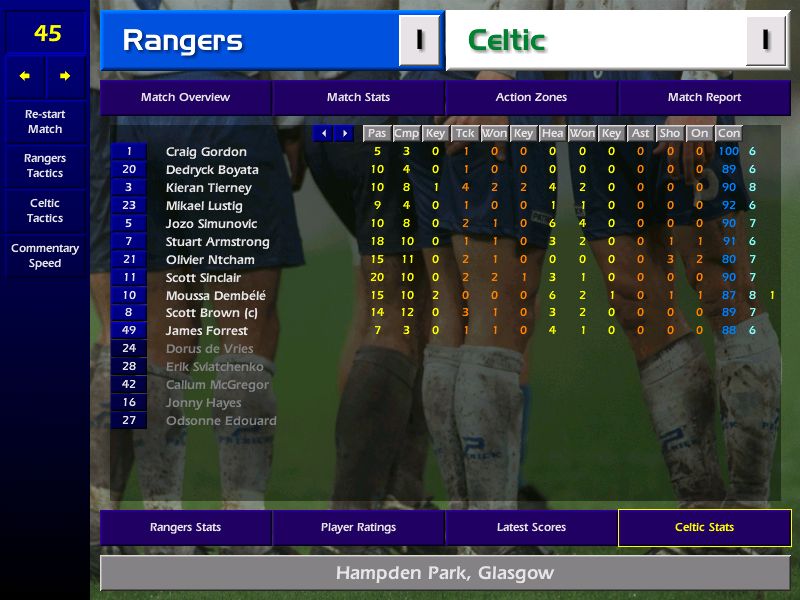Show Latest Scores
The height and width of the screenshot is (600, 800).
(531, 528)
